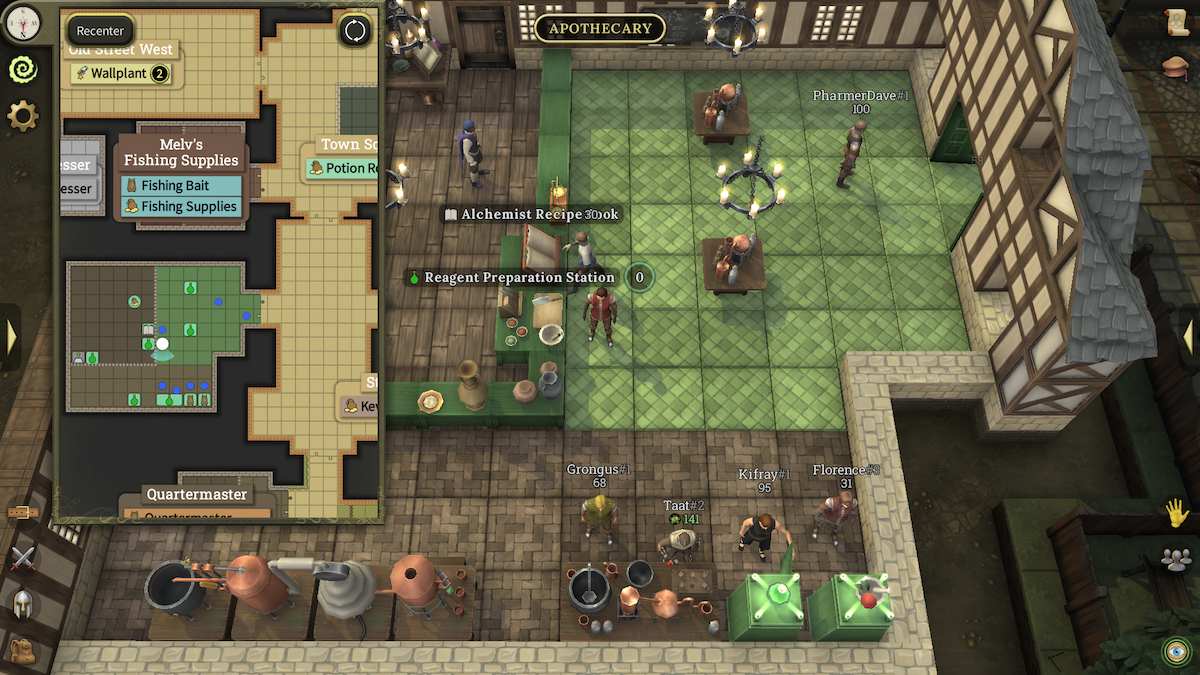1200x675 pixels.
Task: Open the compass icon
Action: tap(22, 18)
